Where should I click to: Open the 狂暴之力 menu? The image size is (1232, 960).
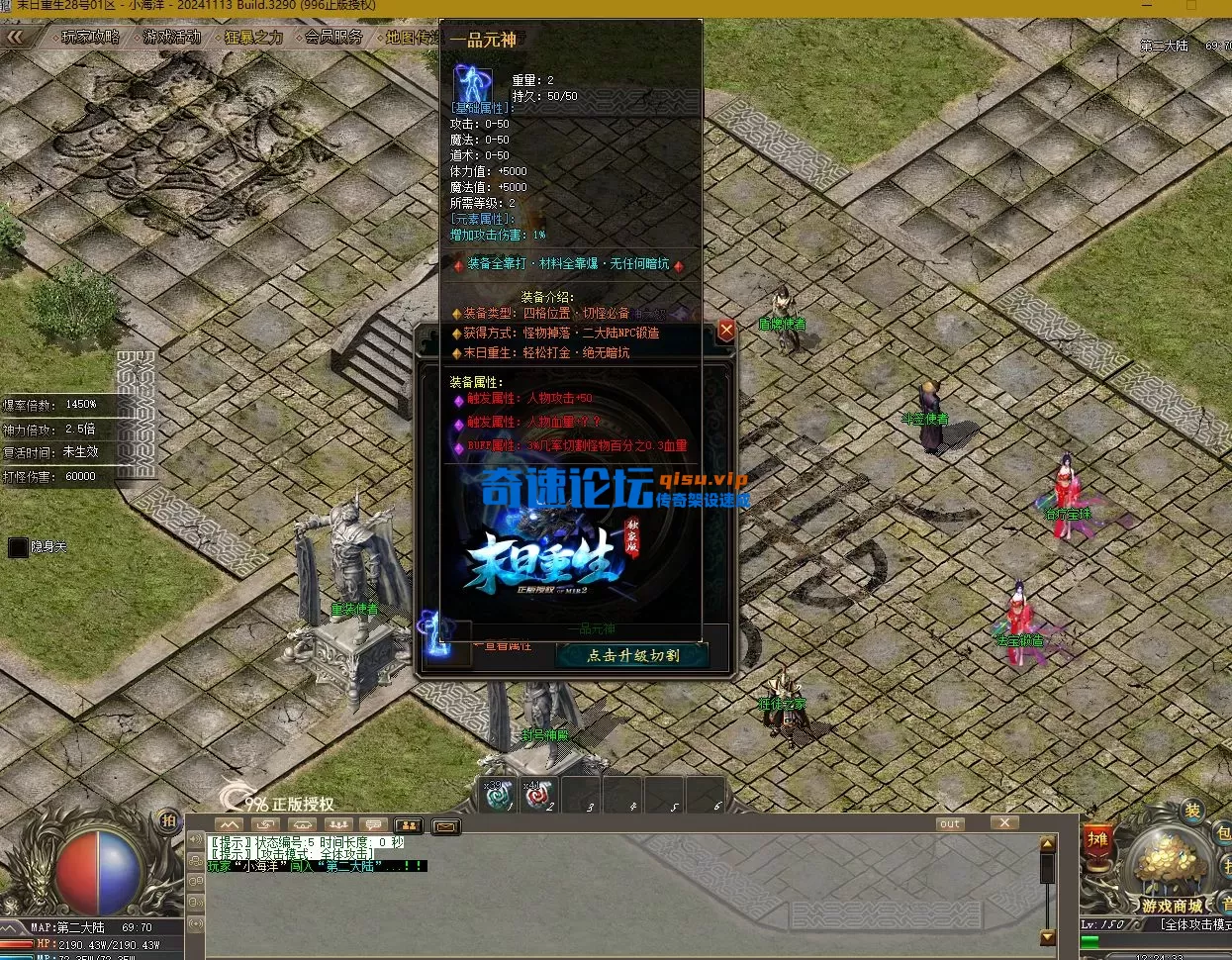[x=253, y=38]
